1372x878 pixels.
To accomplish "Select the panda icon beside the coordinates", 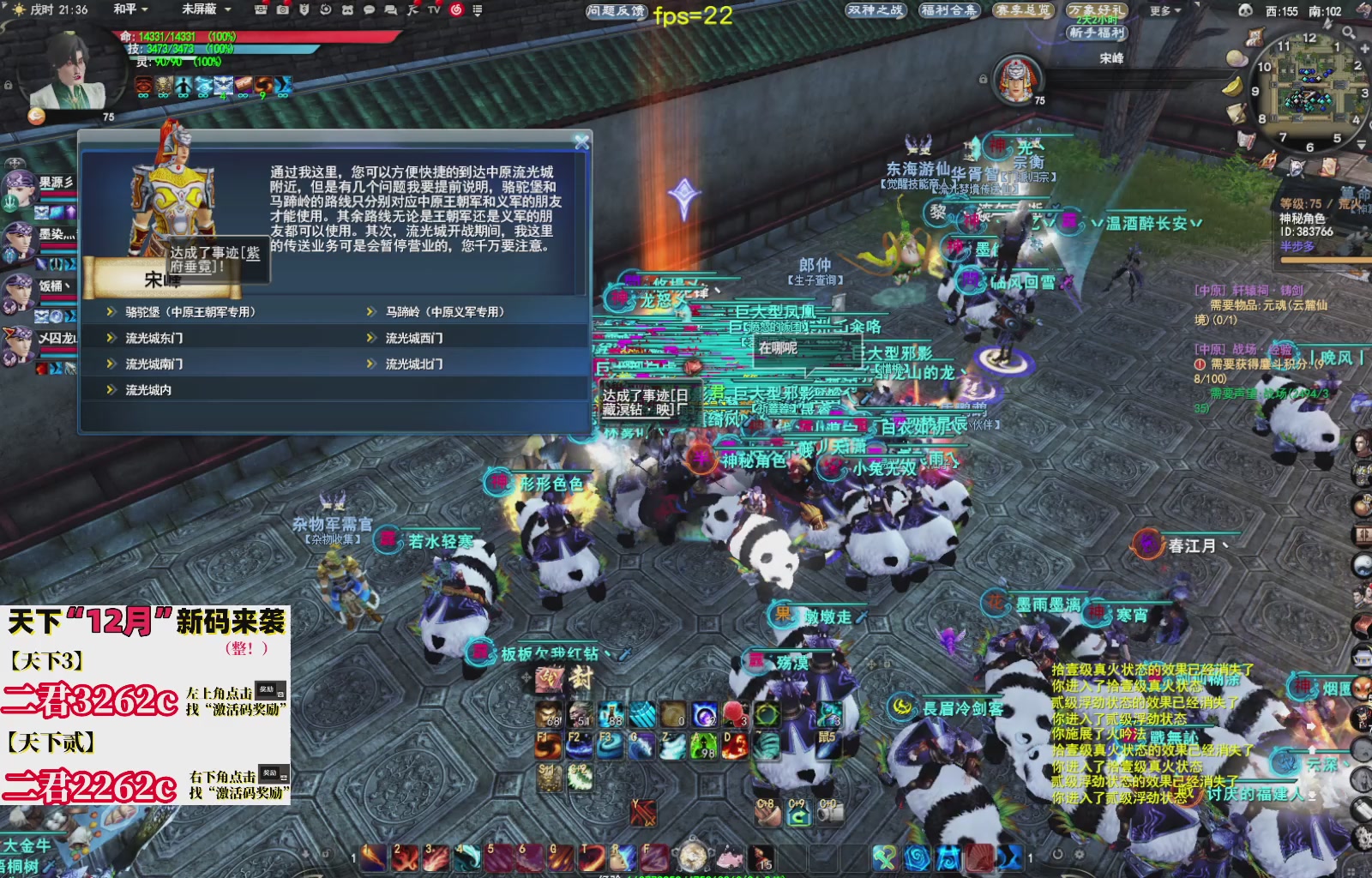I will coord(1246,10).
